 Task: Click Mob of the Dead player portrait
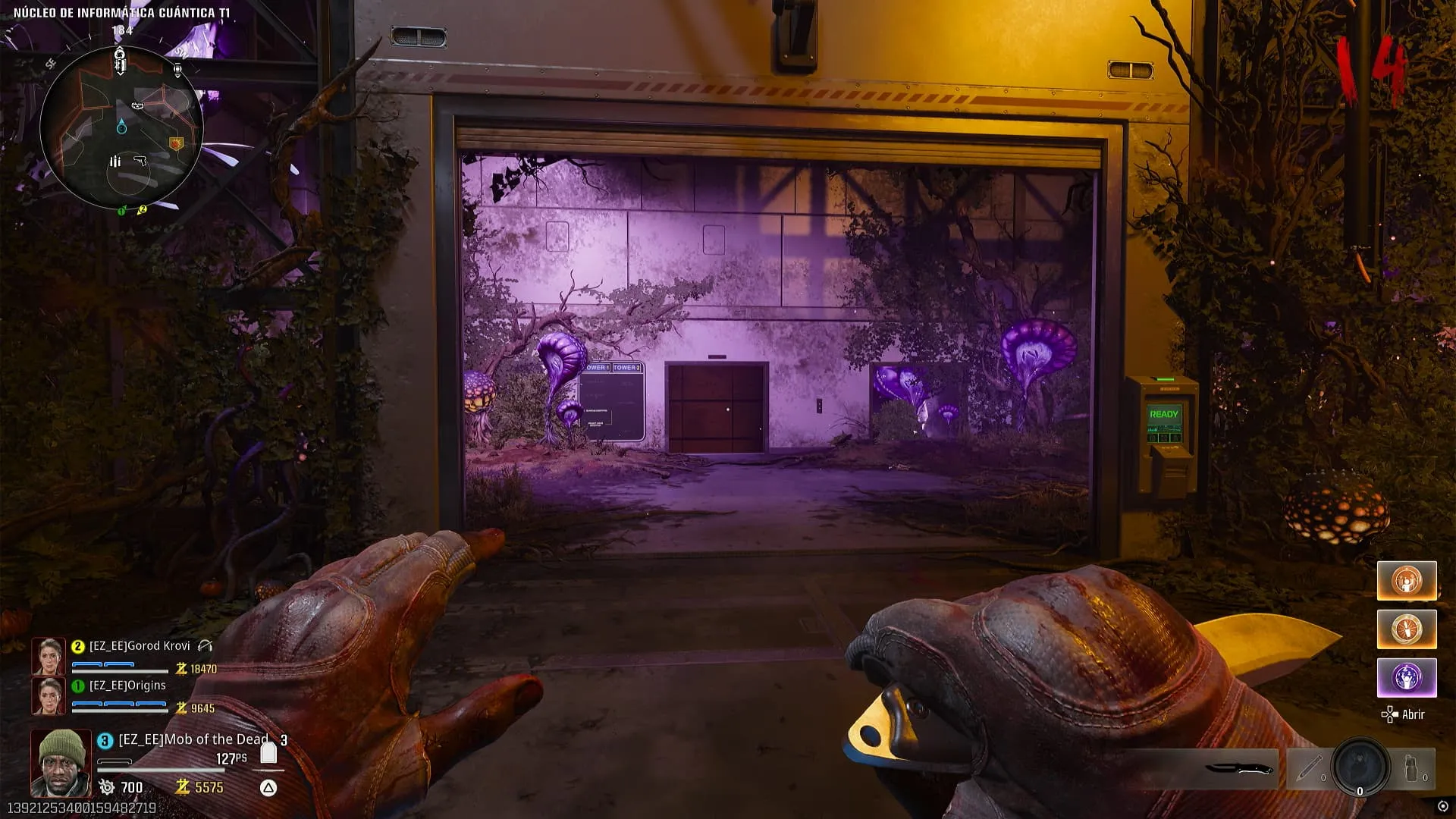[x=61, y=763]
